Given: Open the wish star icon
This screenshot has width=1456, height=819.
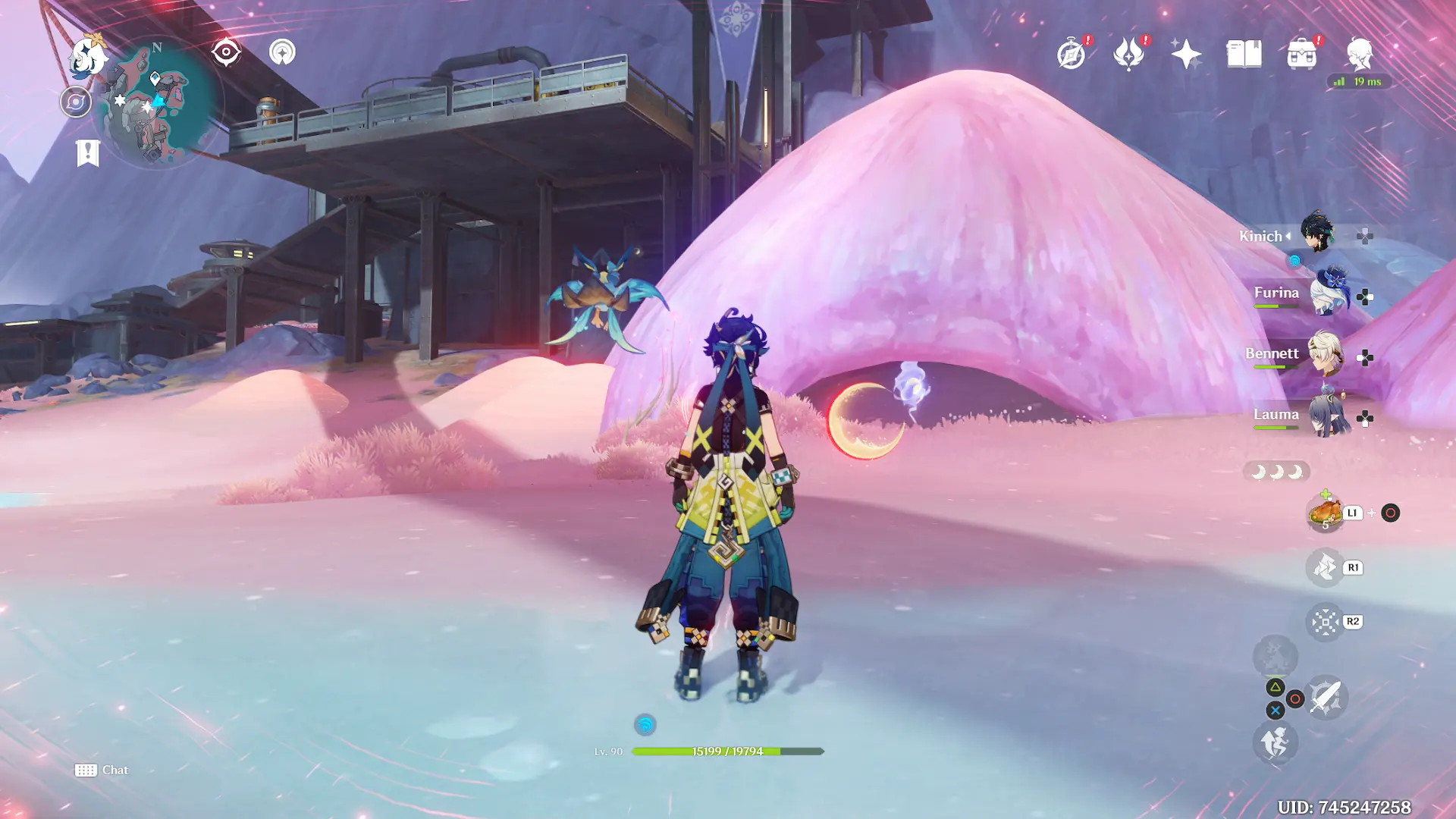Looking at the screenshot, I should (1186, 55).
